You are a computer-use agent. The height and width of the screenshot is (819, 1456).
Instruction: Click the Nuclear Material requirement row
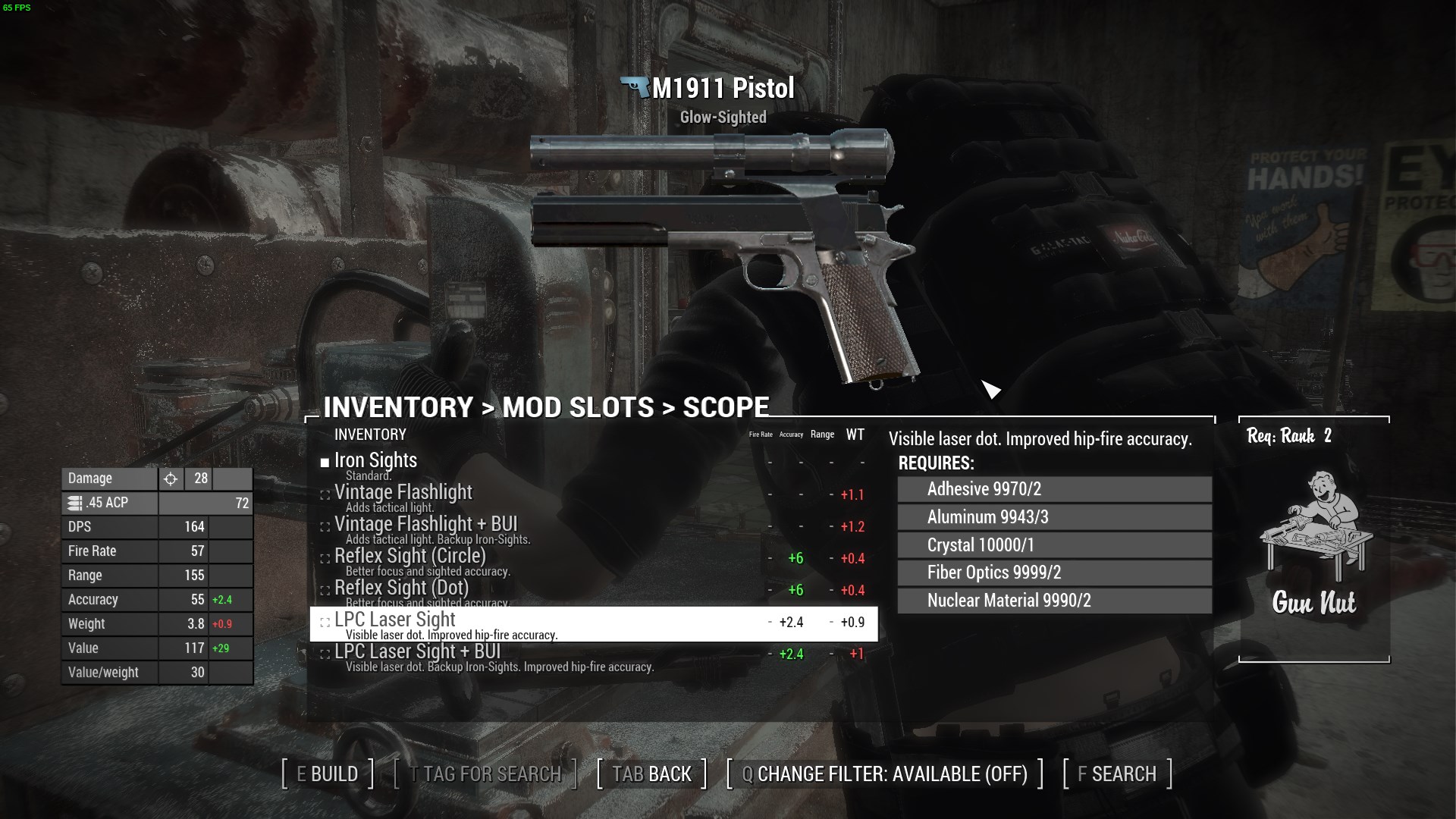point(1054,601)
